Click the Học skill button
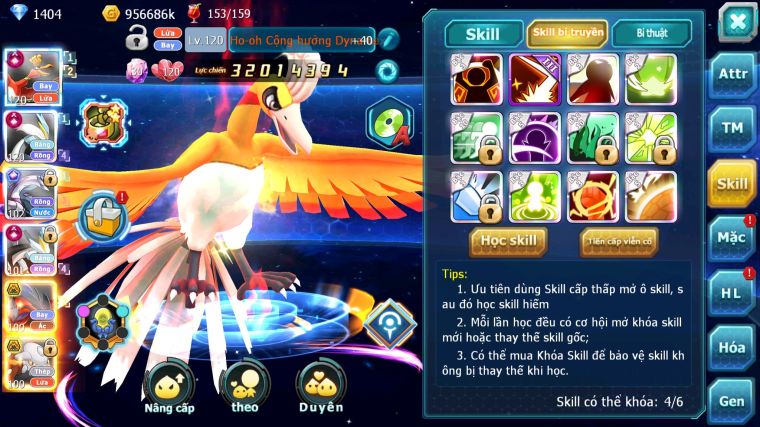 point(508,240)
